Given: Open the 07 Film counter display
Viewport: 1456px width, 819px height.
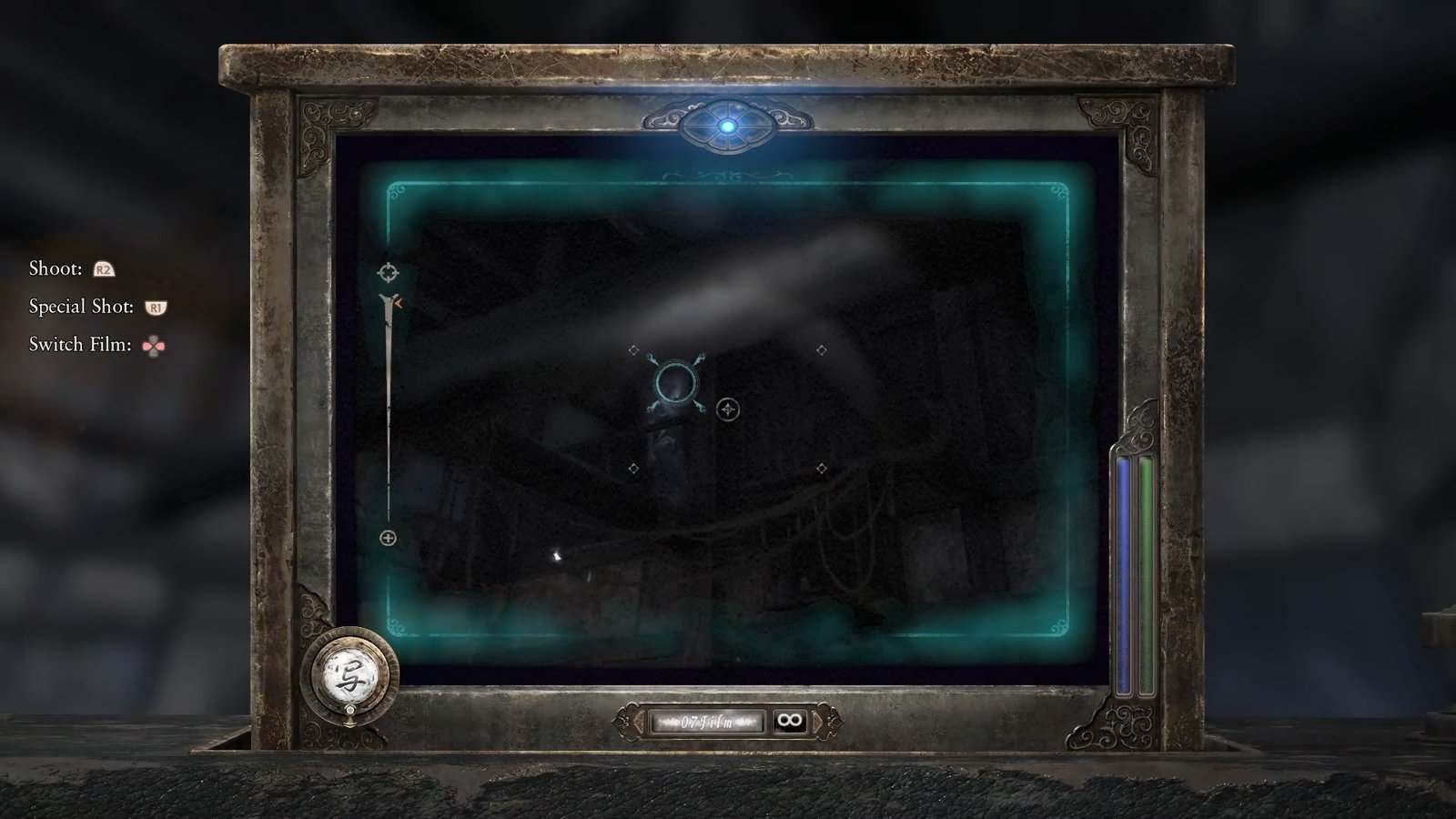Looking at the screenshot, I should 705,722.
